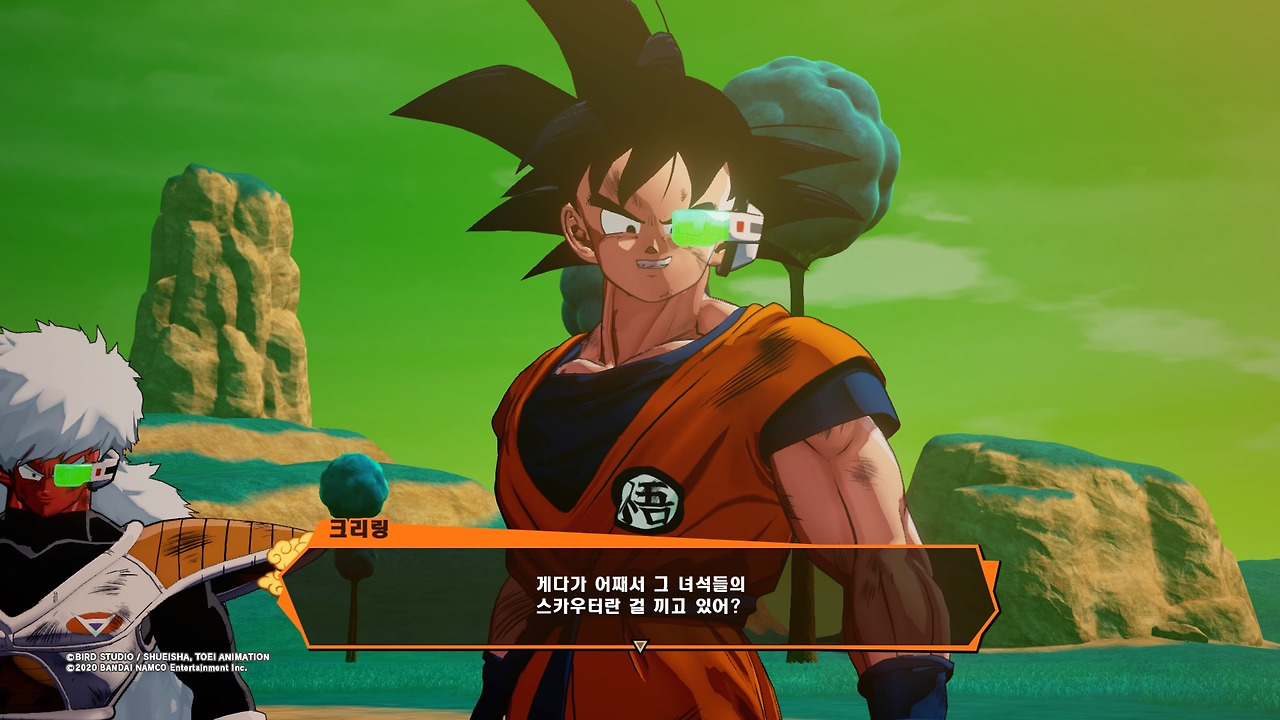Advance Krillin's dialogue text box
The width and height of the screenshot is (1280, 720).
click(640, 595)
